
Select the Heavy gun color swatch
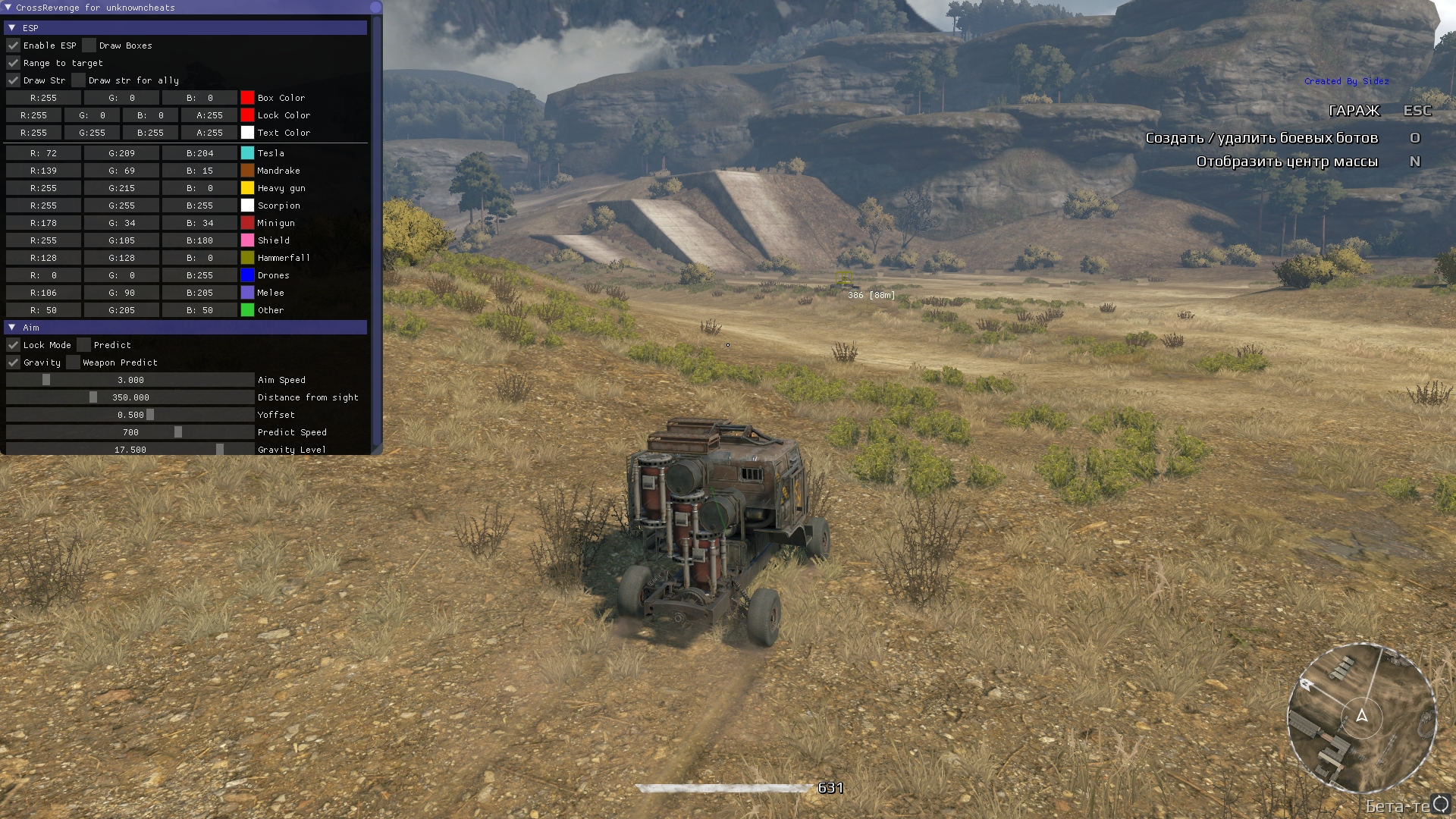point(247,188)
